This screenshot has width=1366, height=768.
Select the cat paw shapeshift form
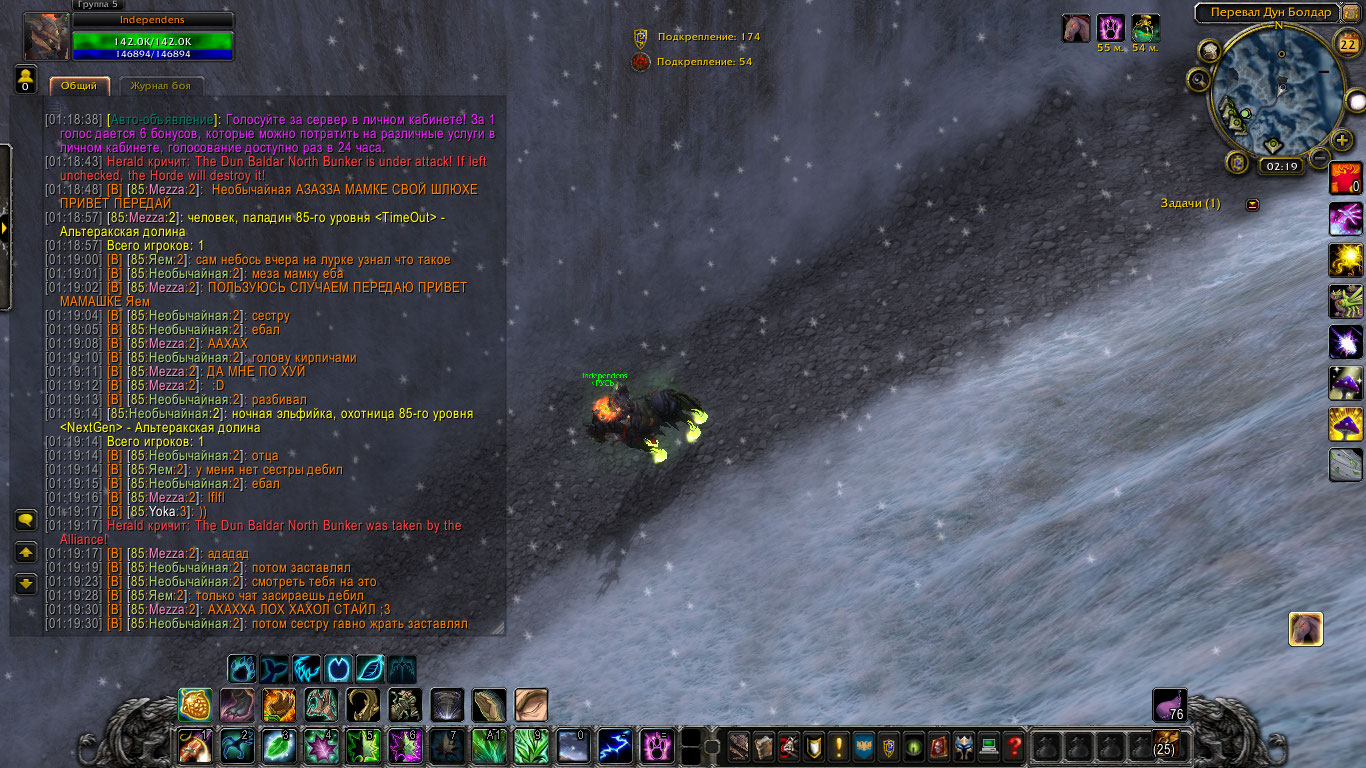(243, 668)
